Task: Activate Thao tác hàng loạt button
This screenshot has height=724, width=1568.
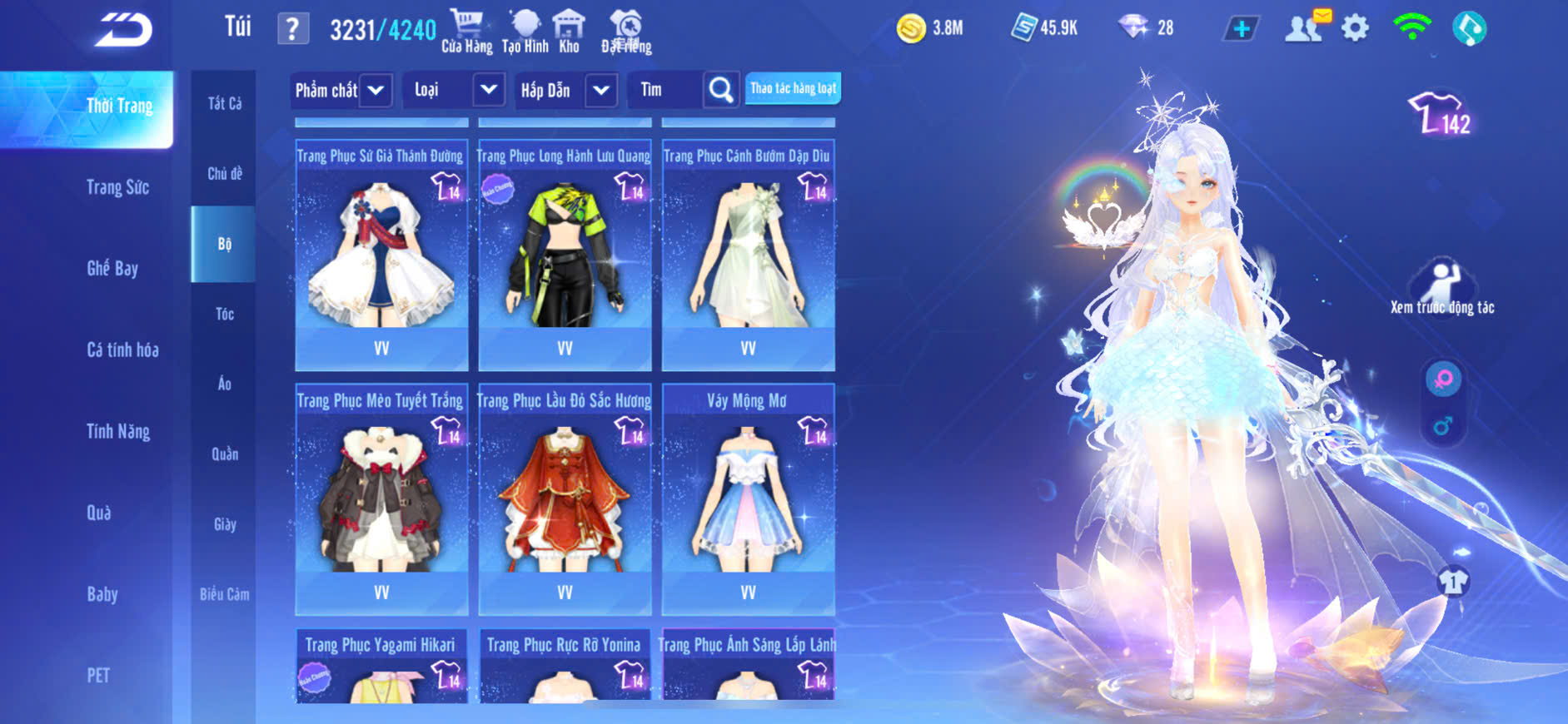Action: pos(793,88)
